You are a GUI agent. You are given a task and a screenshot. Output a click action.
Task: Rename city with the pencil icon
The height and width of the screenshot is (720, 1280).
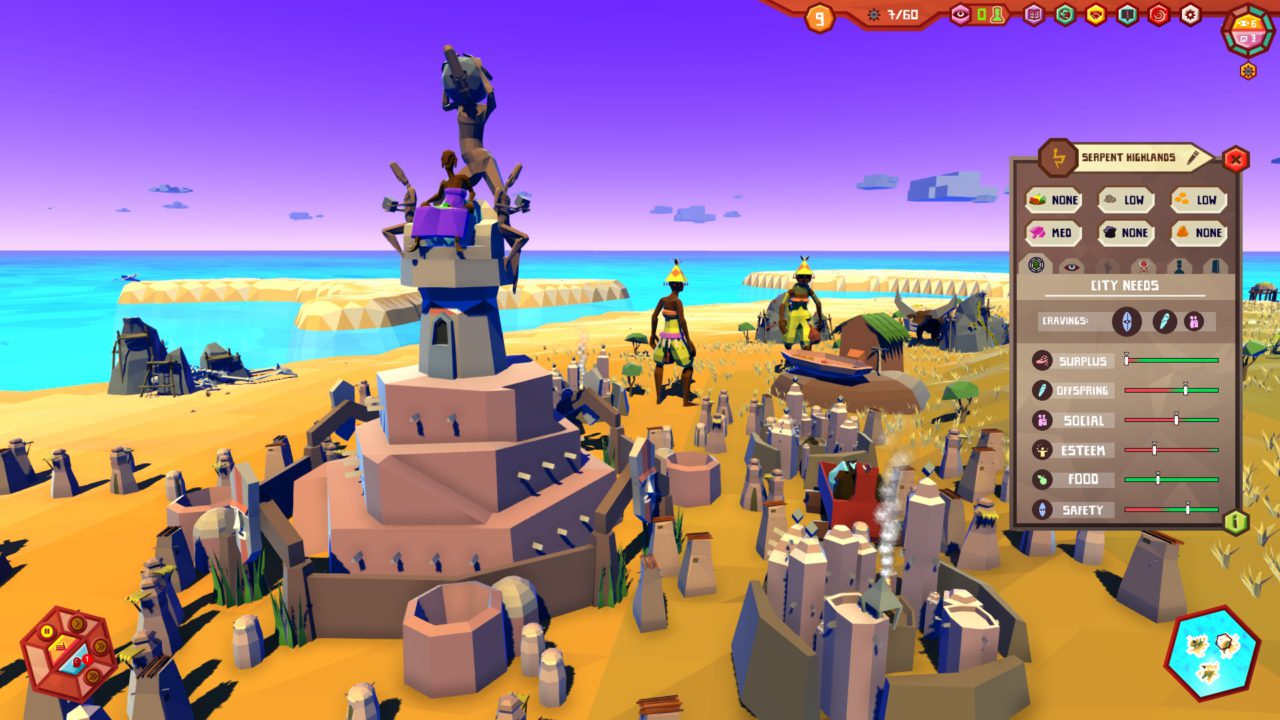(x=1194, y=157)
